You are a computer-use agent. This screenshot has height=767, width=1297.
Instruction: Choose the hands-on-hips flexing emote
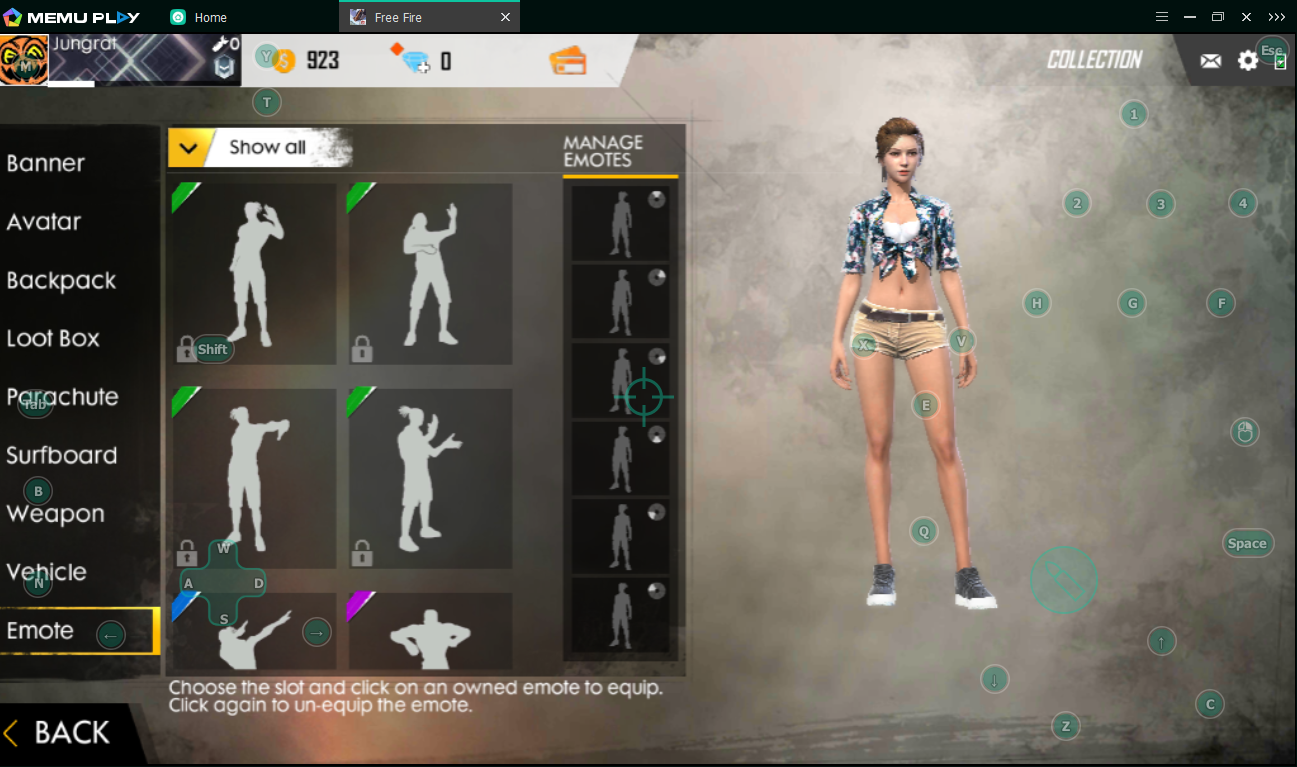click(x=430, y=632)
